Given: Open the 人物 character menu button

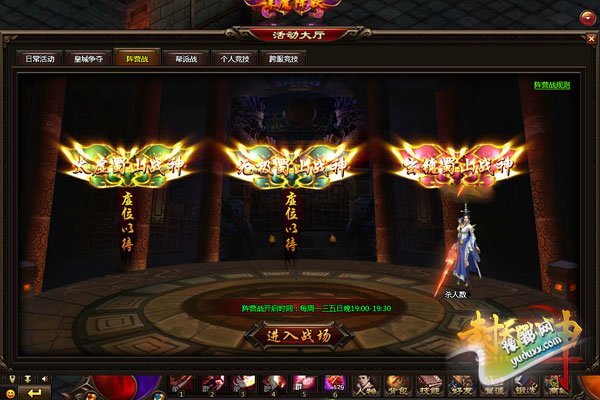Looking at the screenshot, I should click(x=367, y=383).
